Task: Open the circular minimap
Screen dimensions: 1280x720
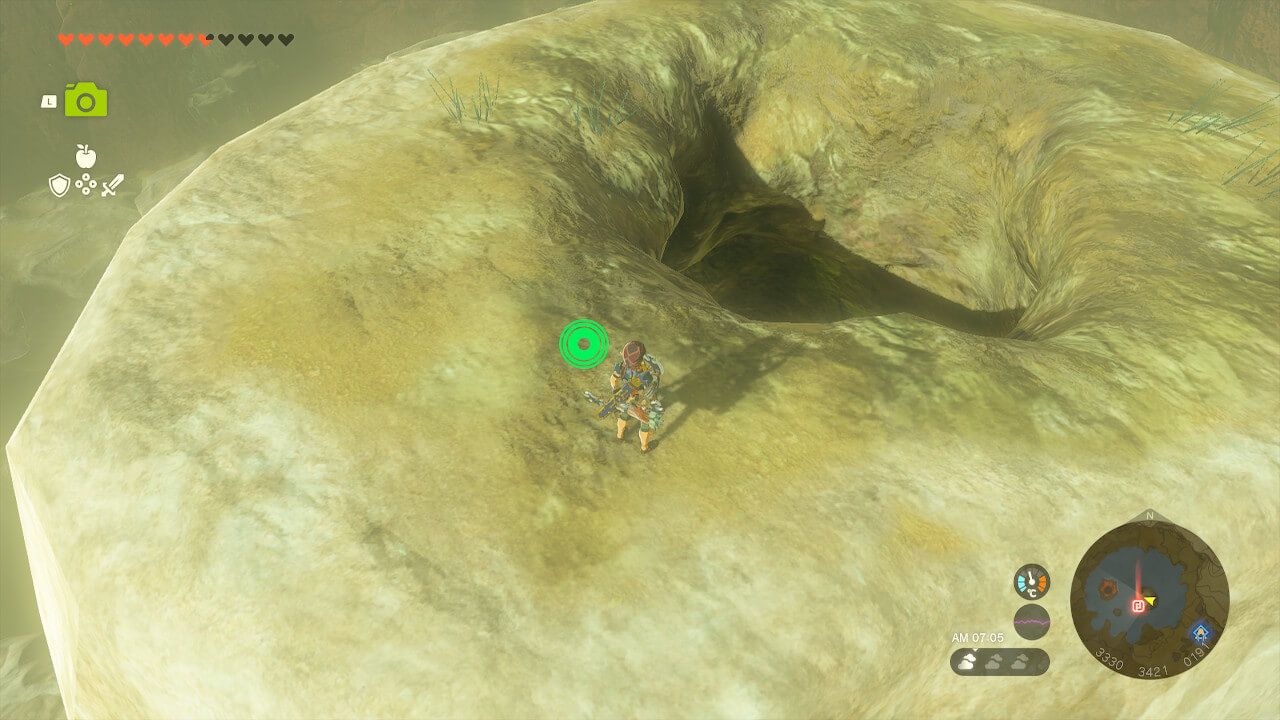Action: [1149, 600]
